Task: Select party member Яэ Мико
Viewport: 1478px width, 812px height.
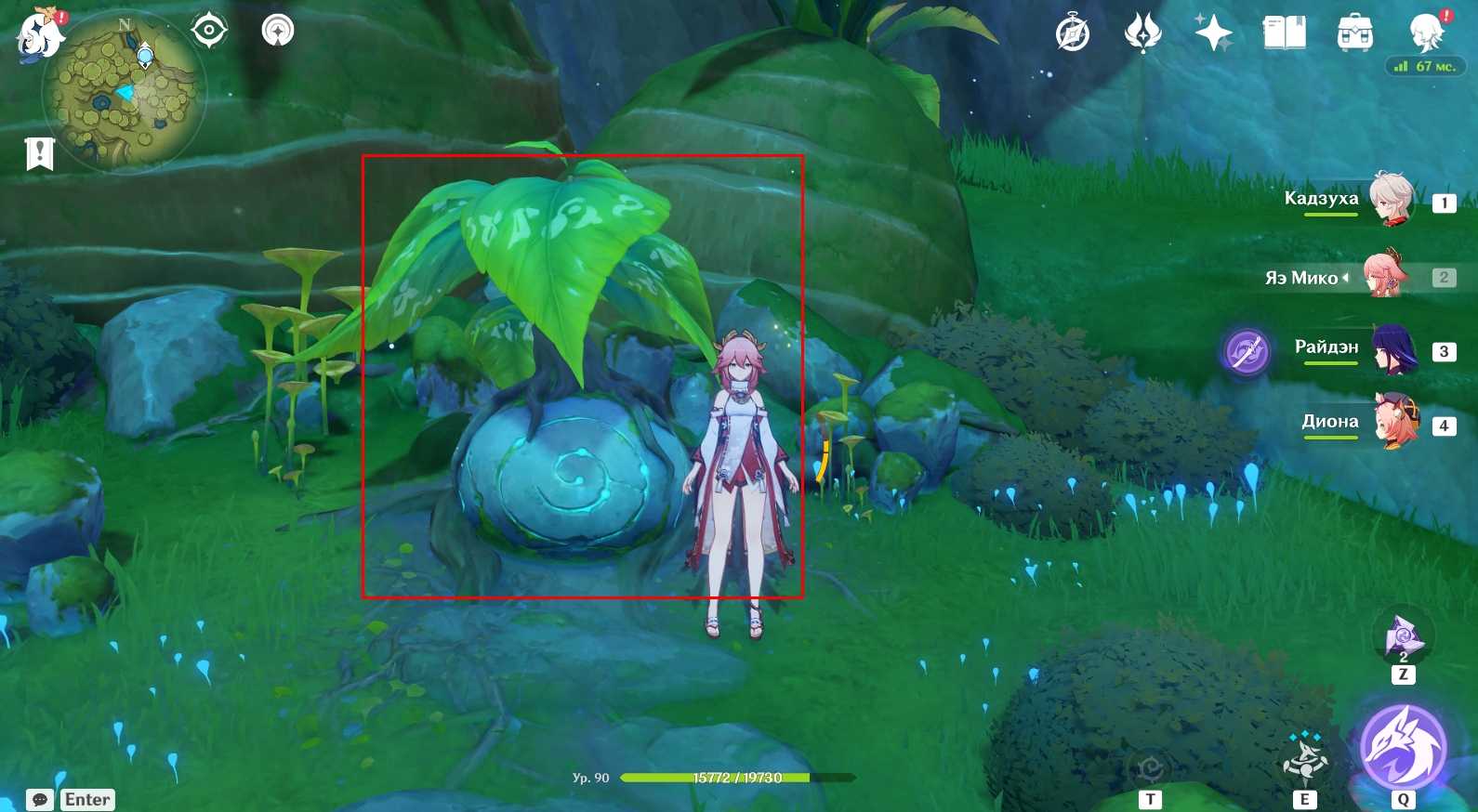Action: pyautogui.click(x=1385, y=275)
